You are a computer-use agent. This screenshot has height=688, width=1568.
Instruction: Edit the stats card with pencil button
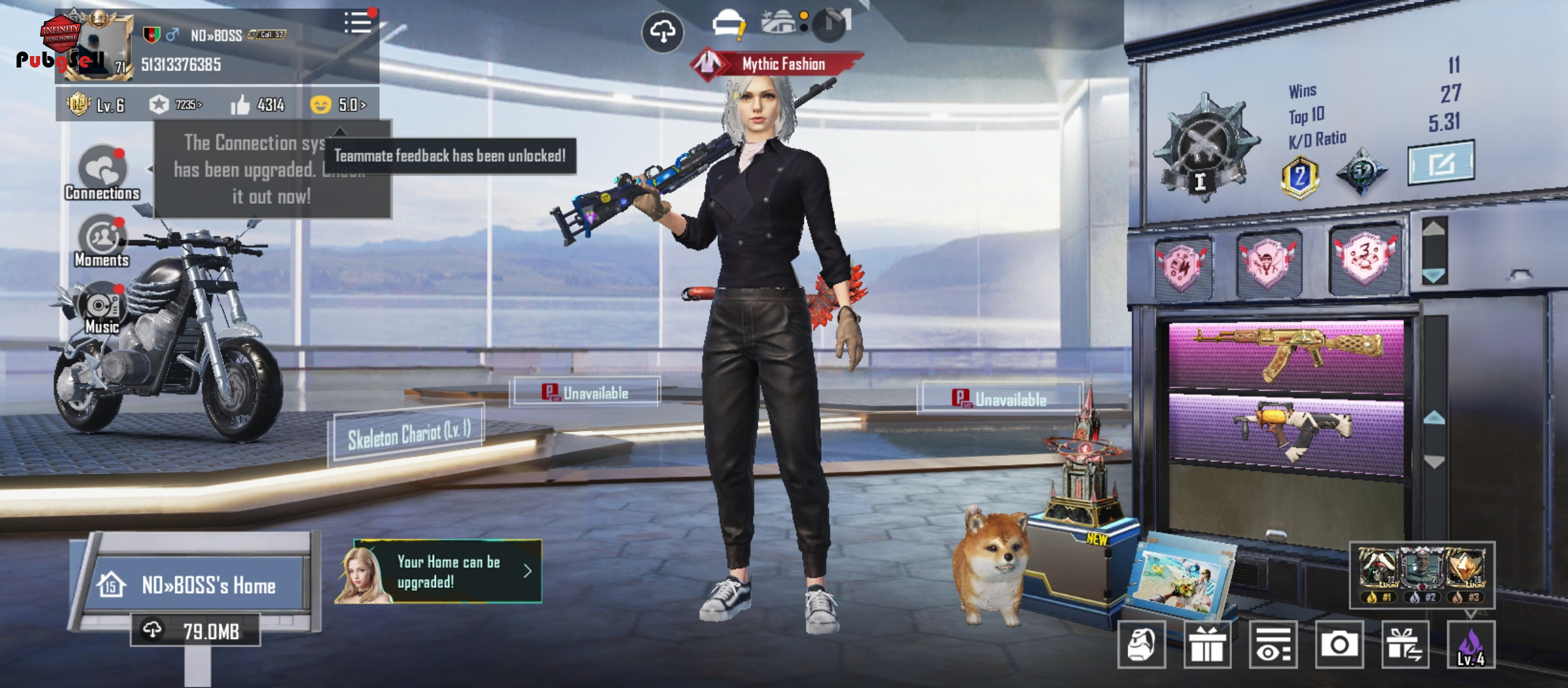(x=1441, y=163)
